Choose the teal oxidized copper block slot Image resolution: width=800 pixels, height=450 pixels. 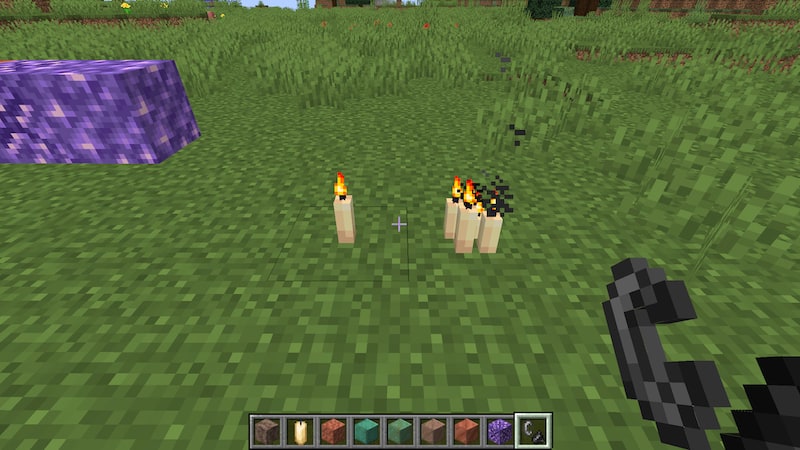click(x=366, y=431)
